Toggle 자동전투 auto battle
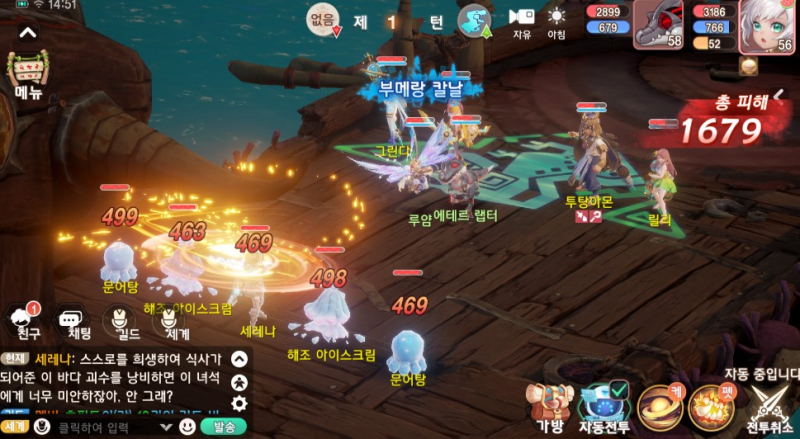 [x=604, y=405]
